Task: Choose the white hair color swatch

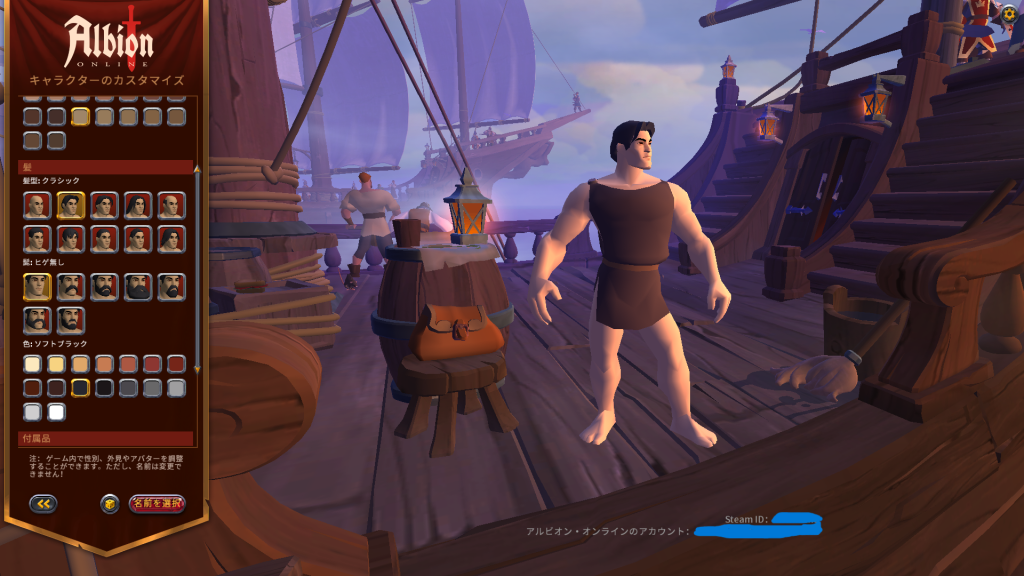Action: click(56, 411)
